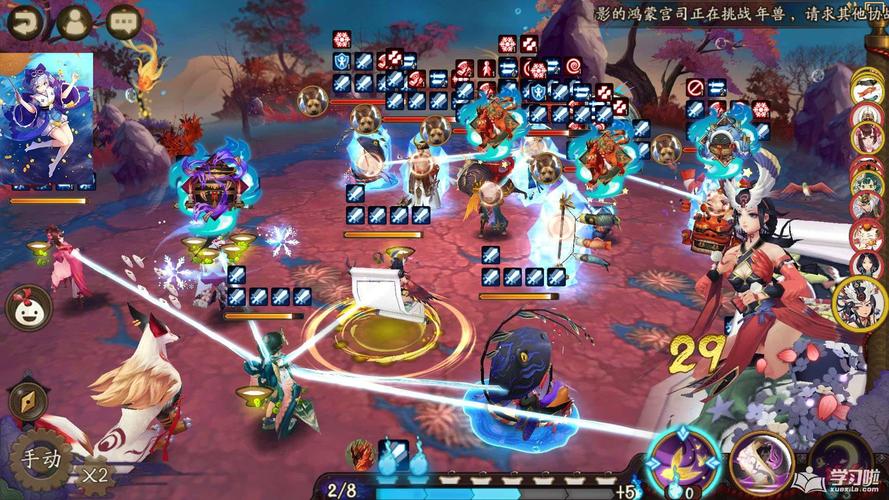Open the chat speech bubble
The width and height of the screenshot is (889, 500).
point(123,21)
